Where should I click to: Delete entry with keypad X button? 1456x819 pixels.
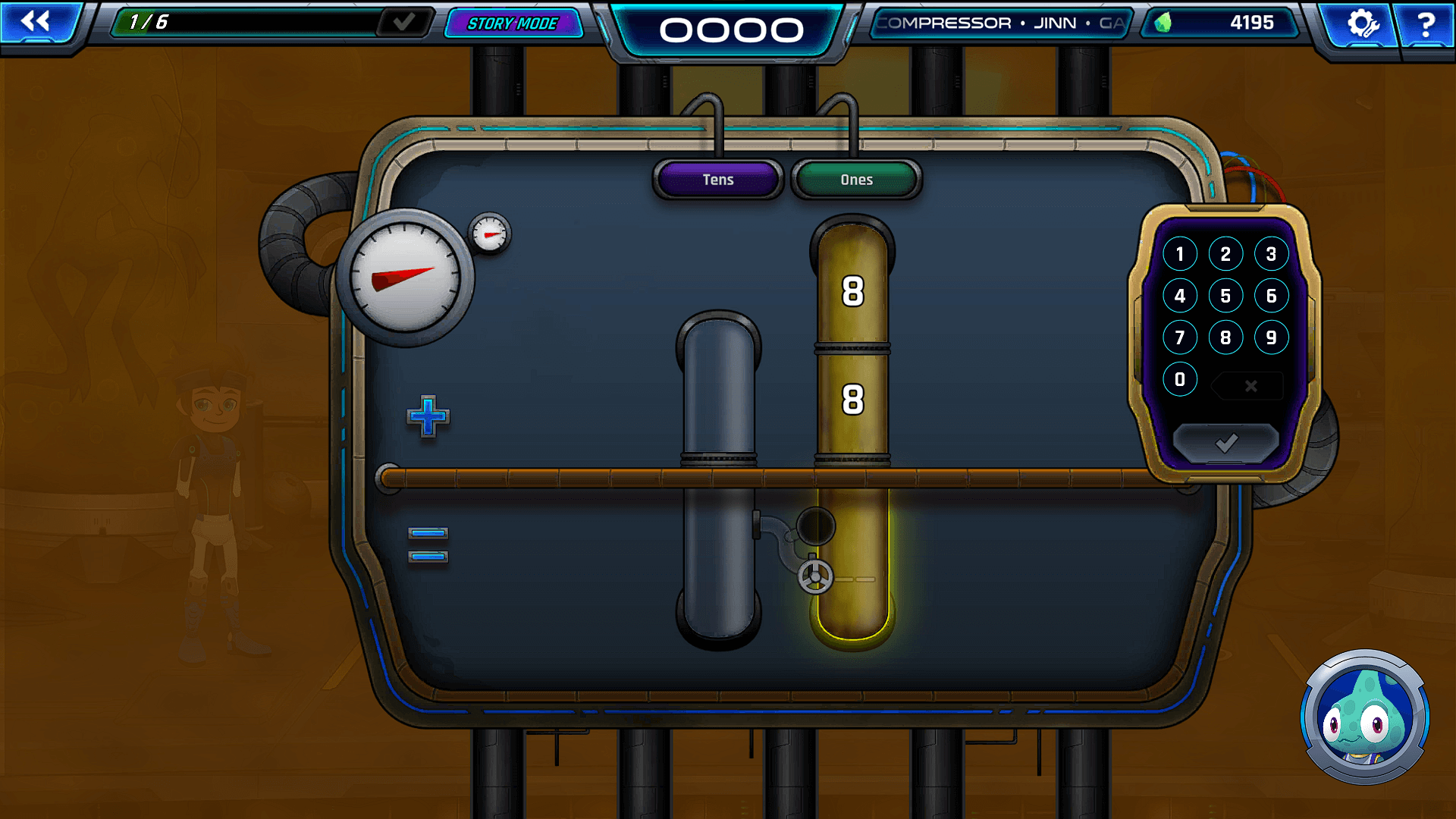pyautogui.click(x=1250, y=386)
